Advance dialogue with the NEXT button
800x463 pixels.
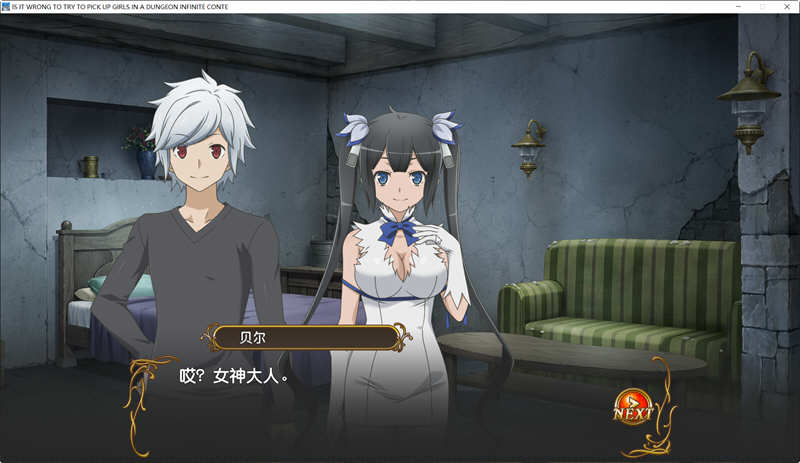632,407
